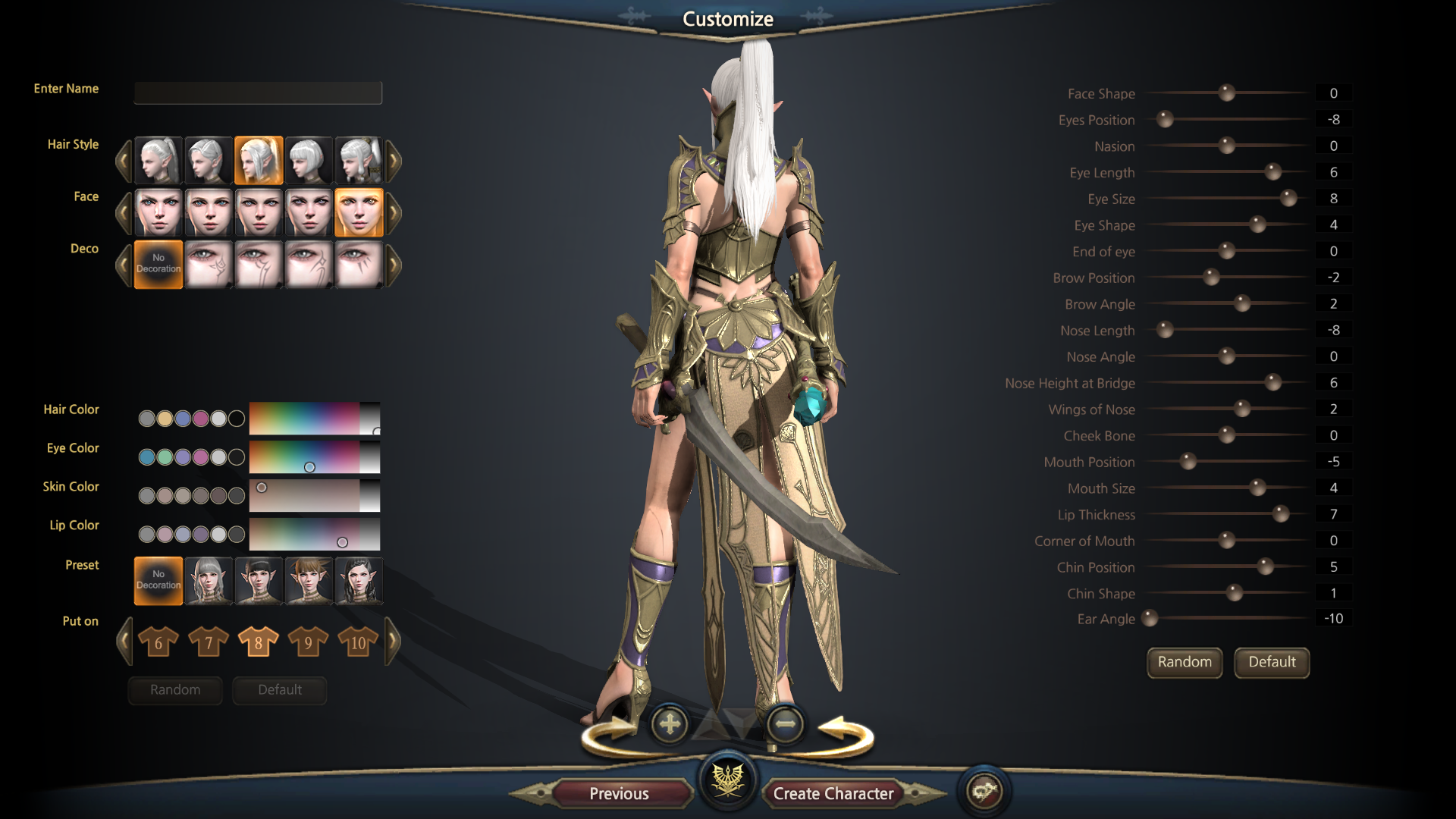The height and width of the screenshot is (819, 1456).
Task: Confirm with Create Character button
Action: (x=833, y=793)
